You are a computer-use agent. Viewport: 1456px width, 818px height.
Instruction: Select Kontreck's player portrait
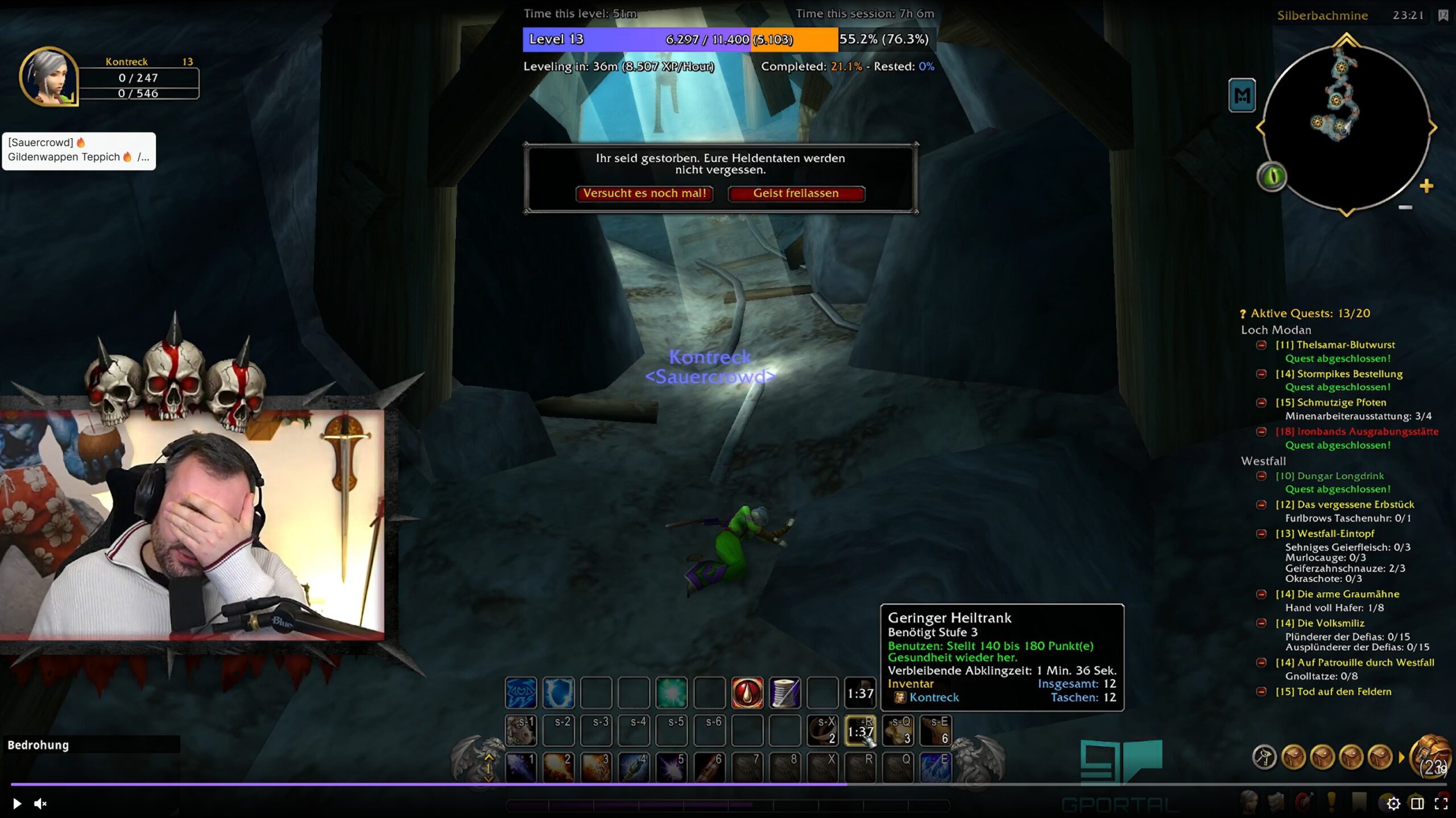click(49, 77)
